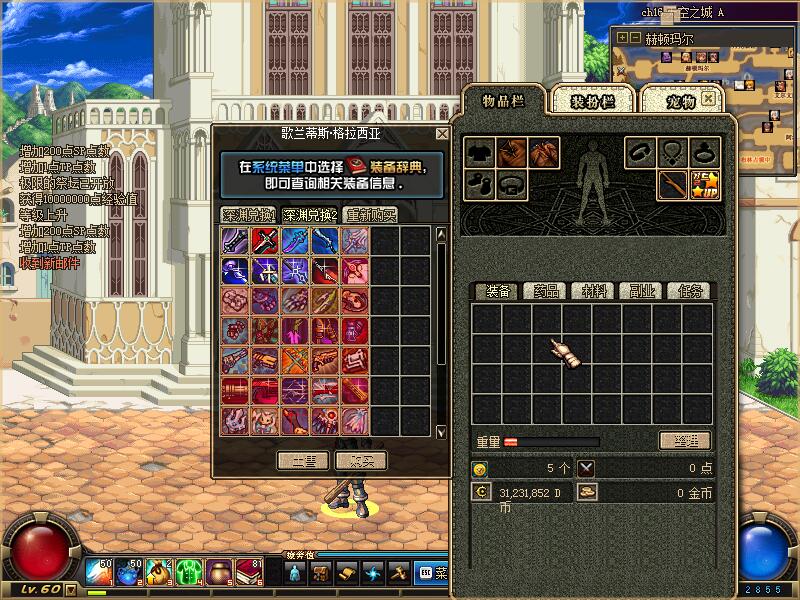
Task: Switch to the 深渊兑换1 shop tab
Action: (248, 215)
